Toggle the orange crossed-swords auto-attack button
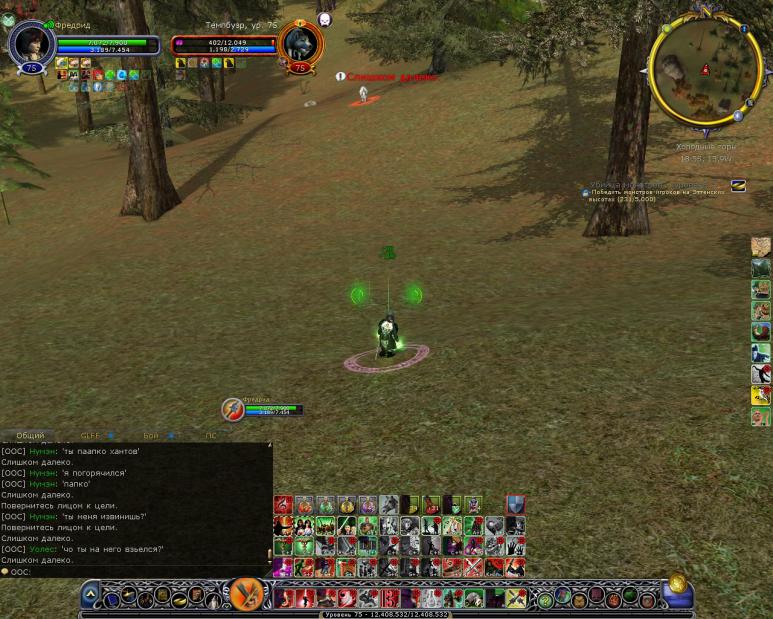The image size is (773, 619). pyautogui.click(x=247, y=596)
